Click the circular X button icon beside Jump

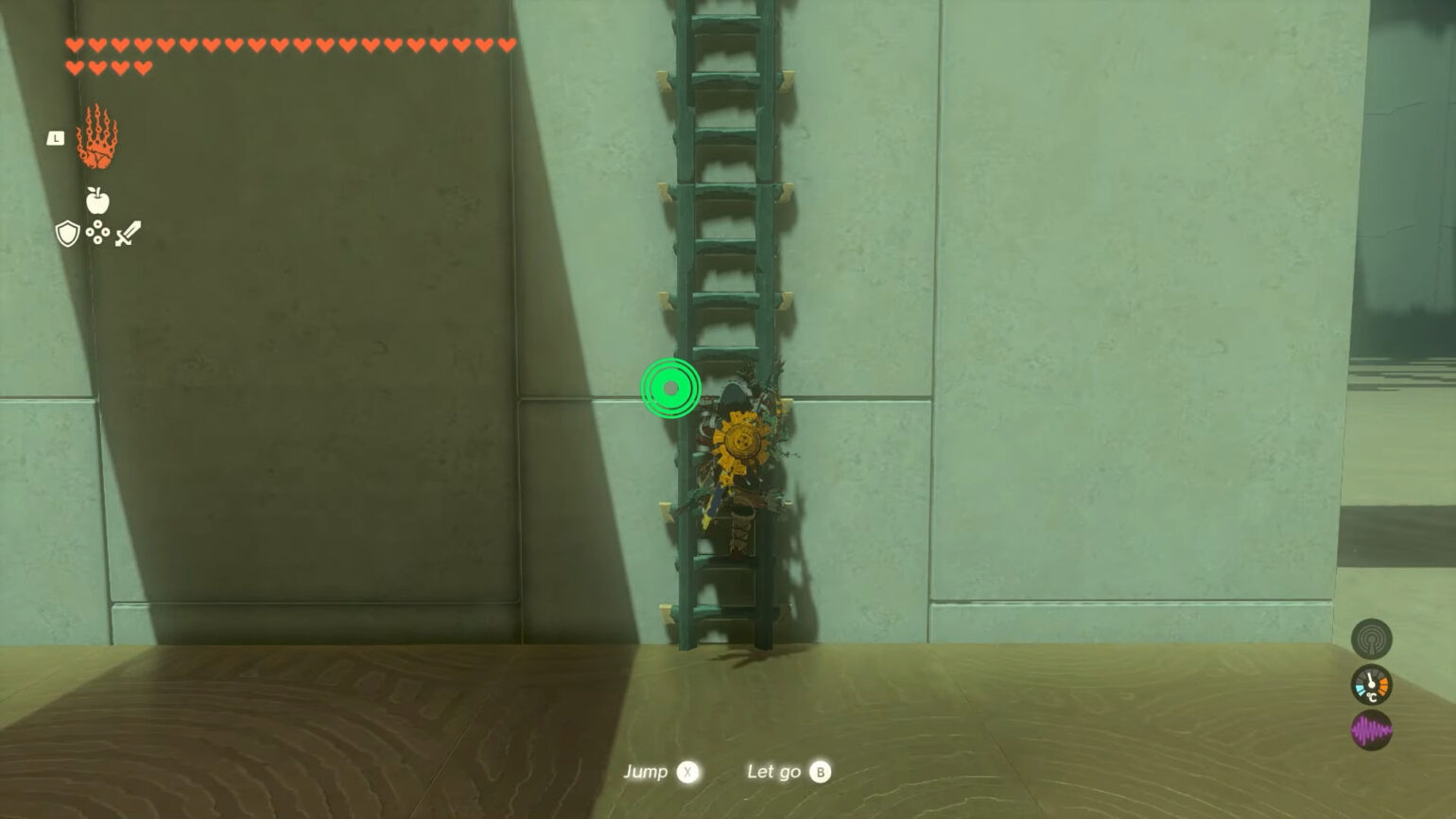tap(688, 772)
